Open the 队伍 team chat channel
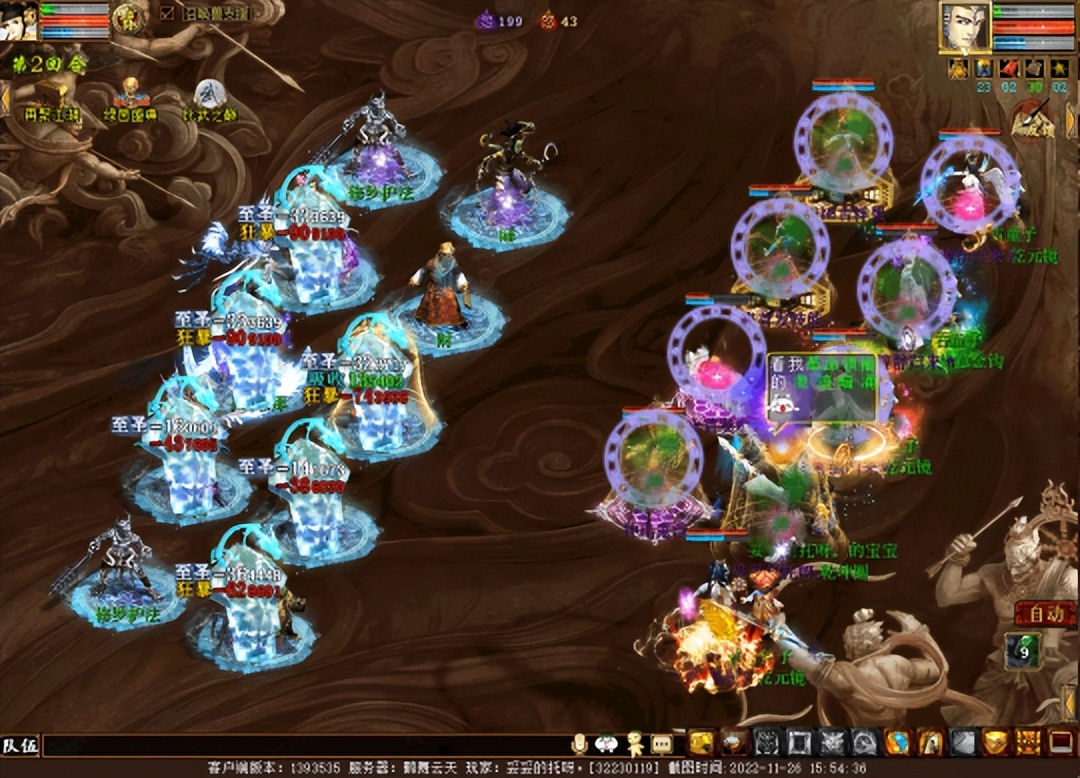This screenshot has height=778, width=1080. tap(20, 744)
